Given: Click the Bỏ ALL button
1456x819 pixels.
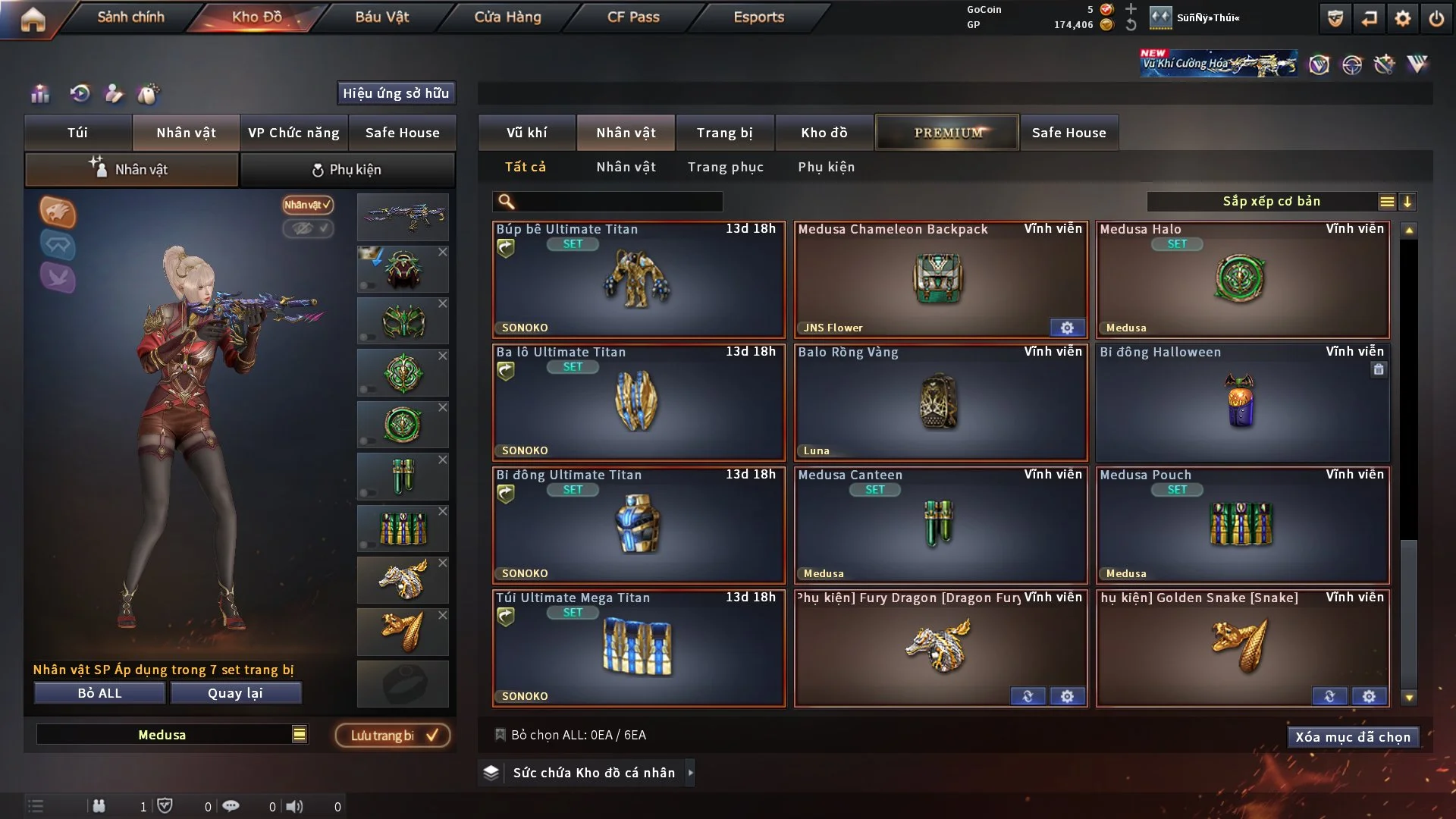Looking at the screenshot, I should click(99, 693).
